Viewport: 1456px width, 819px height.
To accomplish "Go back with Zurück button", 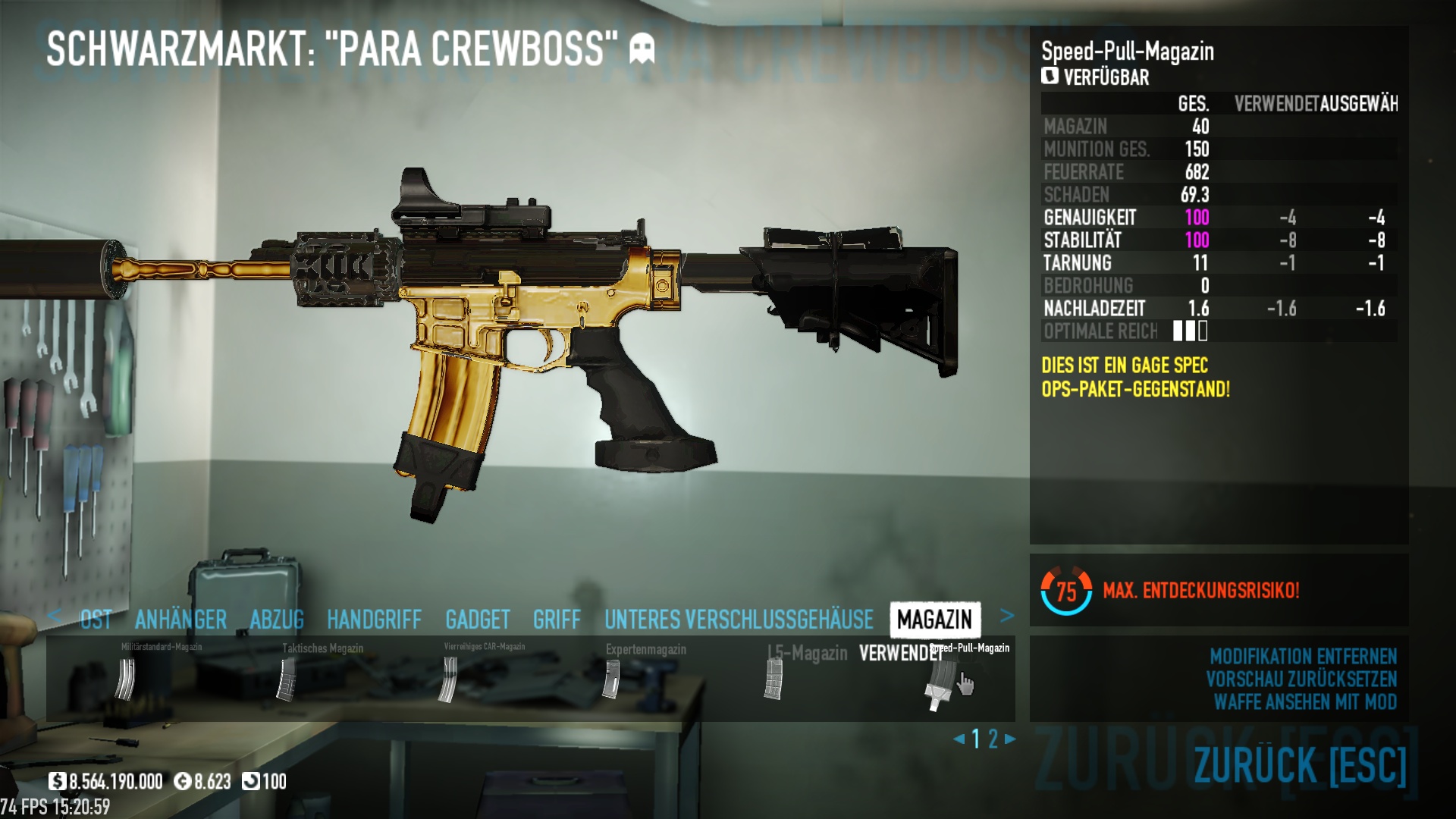I will [x=1300, y=764].
